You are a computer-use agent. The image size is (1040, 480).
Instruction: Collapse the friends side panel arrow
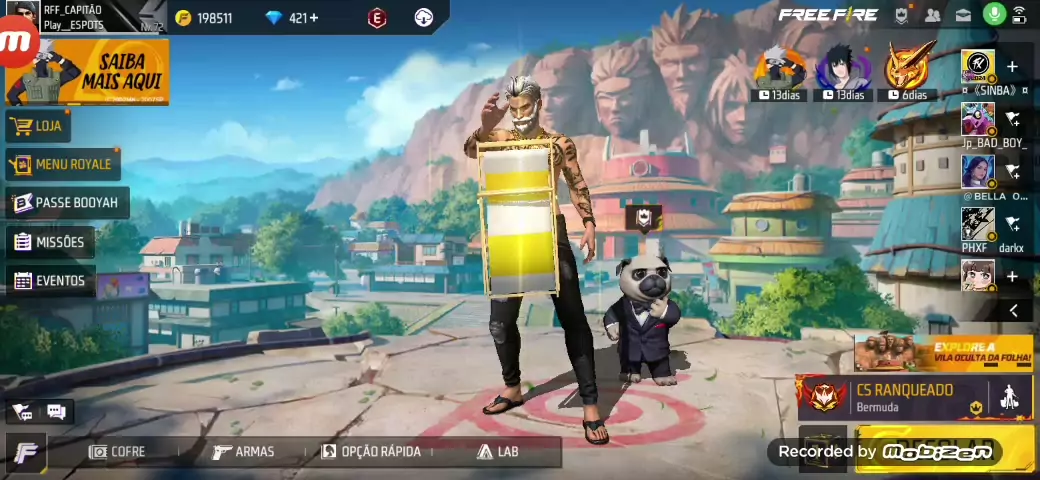click(1013, 311)
